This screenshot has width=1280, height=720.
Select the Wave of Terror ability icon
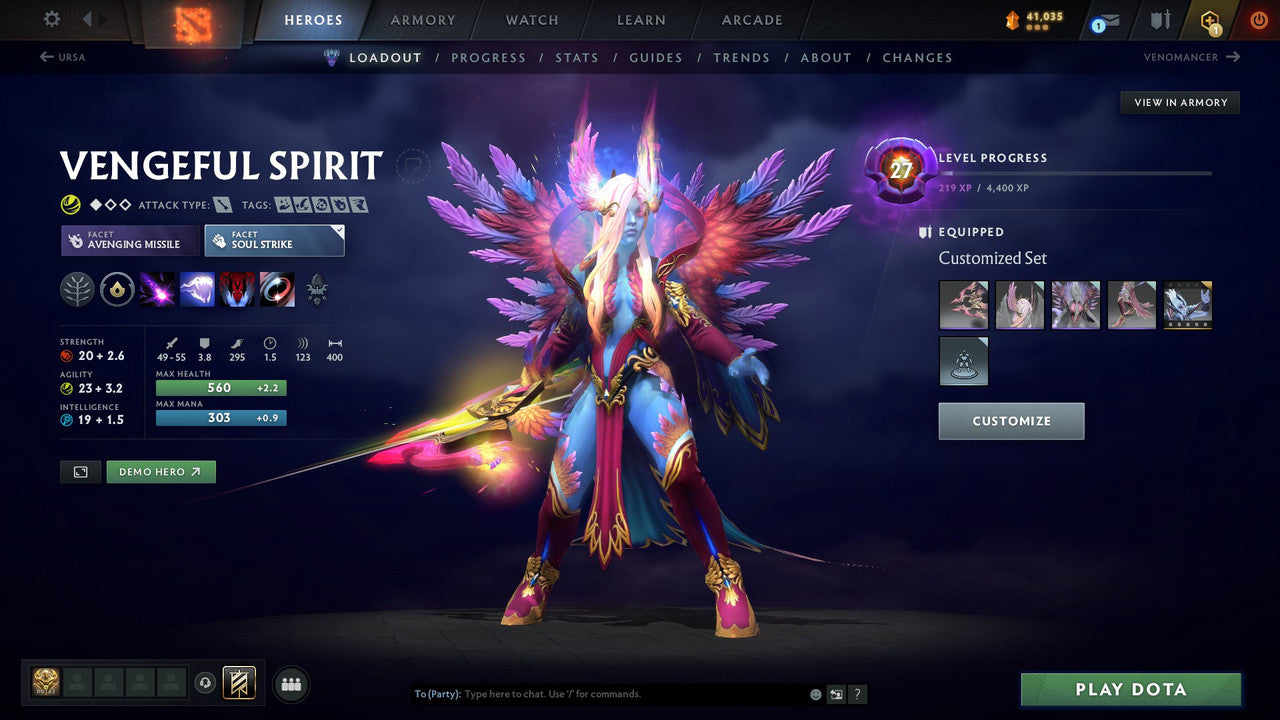point(198,290)
